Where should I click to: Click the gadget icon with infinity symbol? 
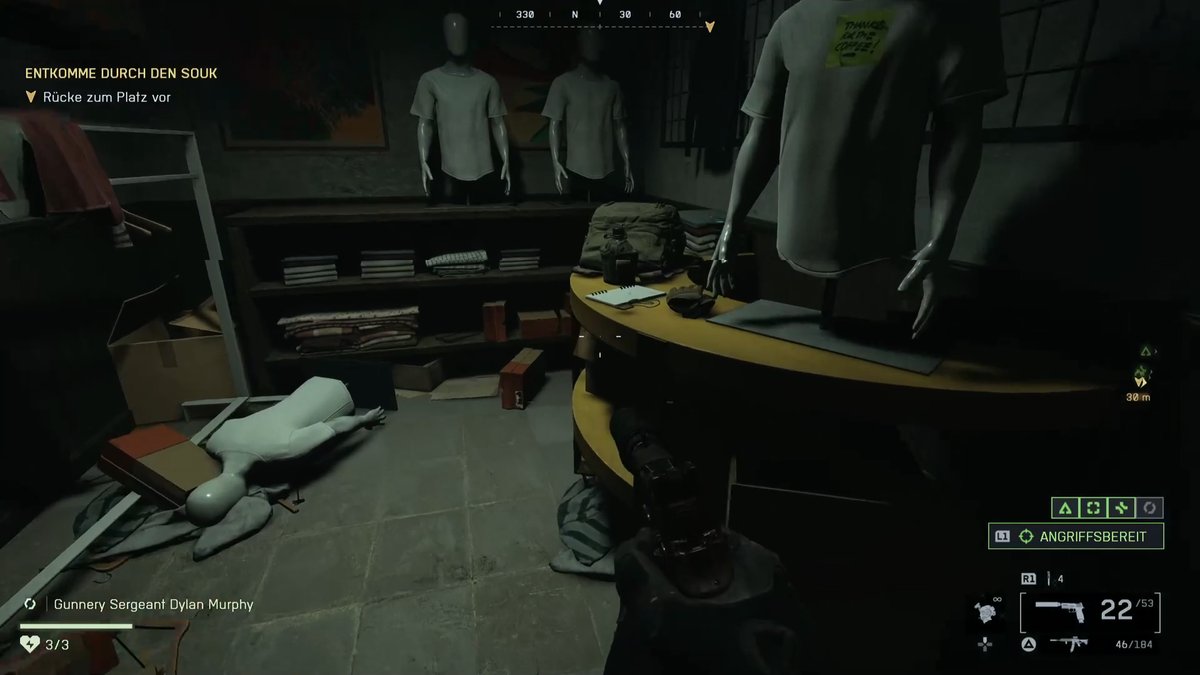(985, 613)
